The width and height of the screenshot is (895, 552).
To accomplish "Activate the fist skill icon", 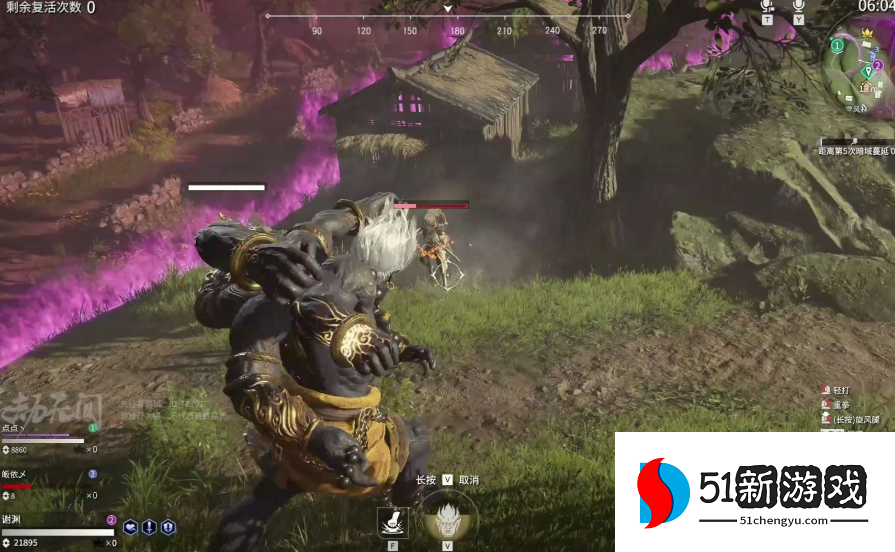I will (391, 521).
